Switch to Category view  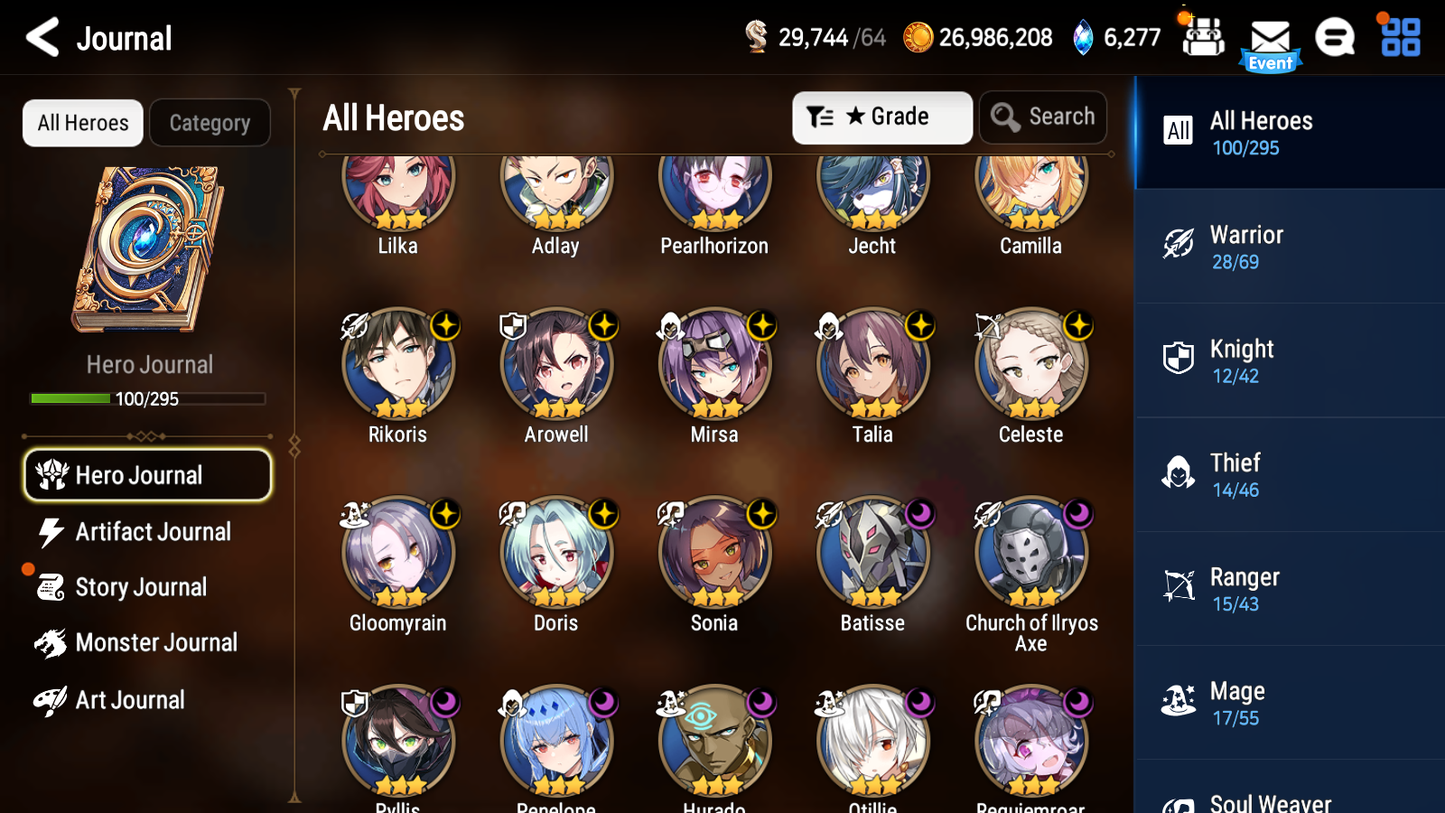click(x=210, y=122)
